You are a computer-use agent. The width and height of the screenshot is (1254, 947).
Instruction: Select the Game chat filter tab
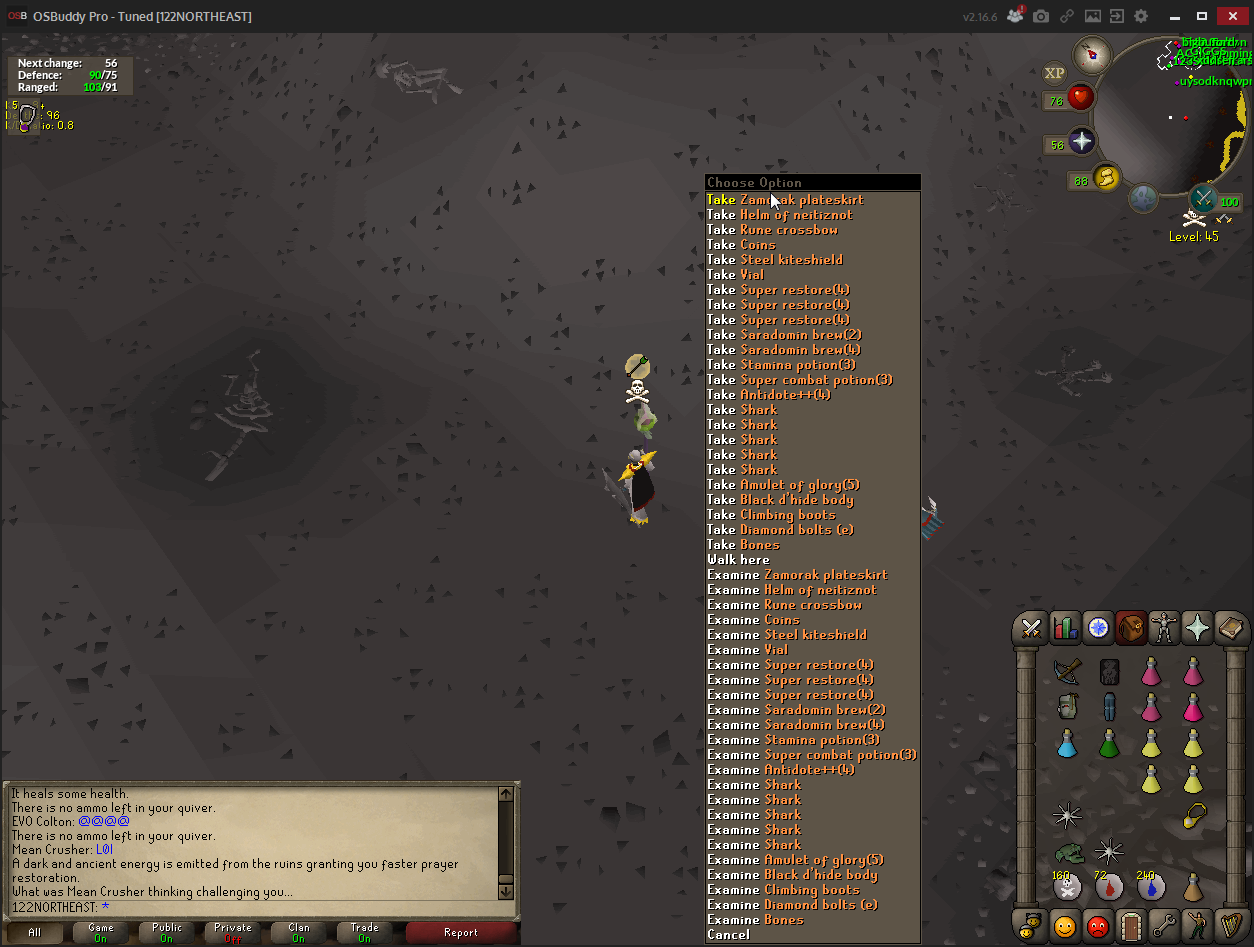pos(101,933)
